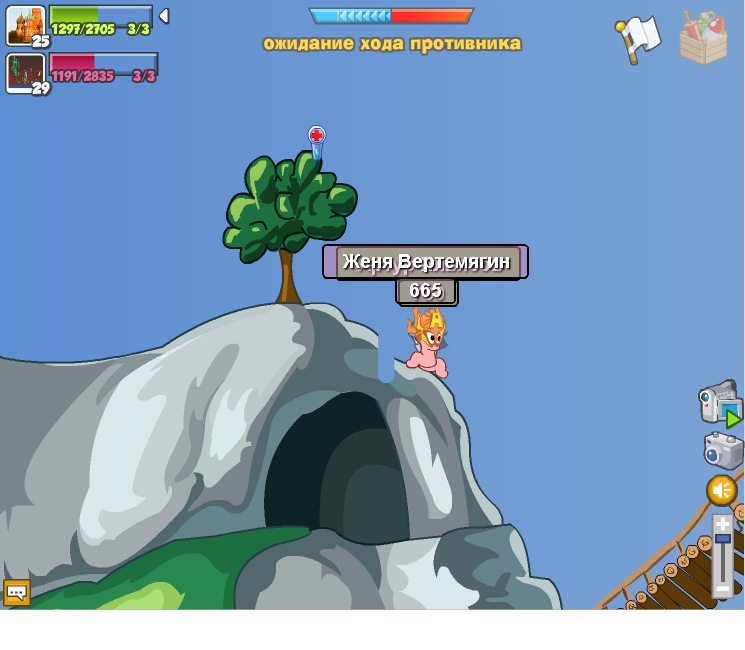The height and width of the screenshot is (650, 745).
Task: Collapse the team panel with the white arrow
Action: pos(164,16)
